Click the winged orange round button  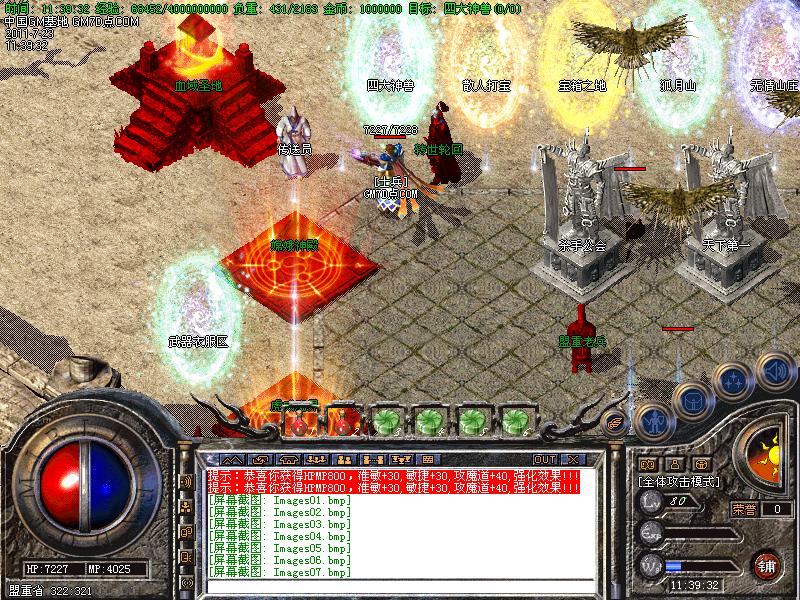[615, 423]
